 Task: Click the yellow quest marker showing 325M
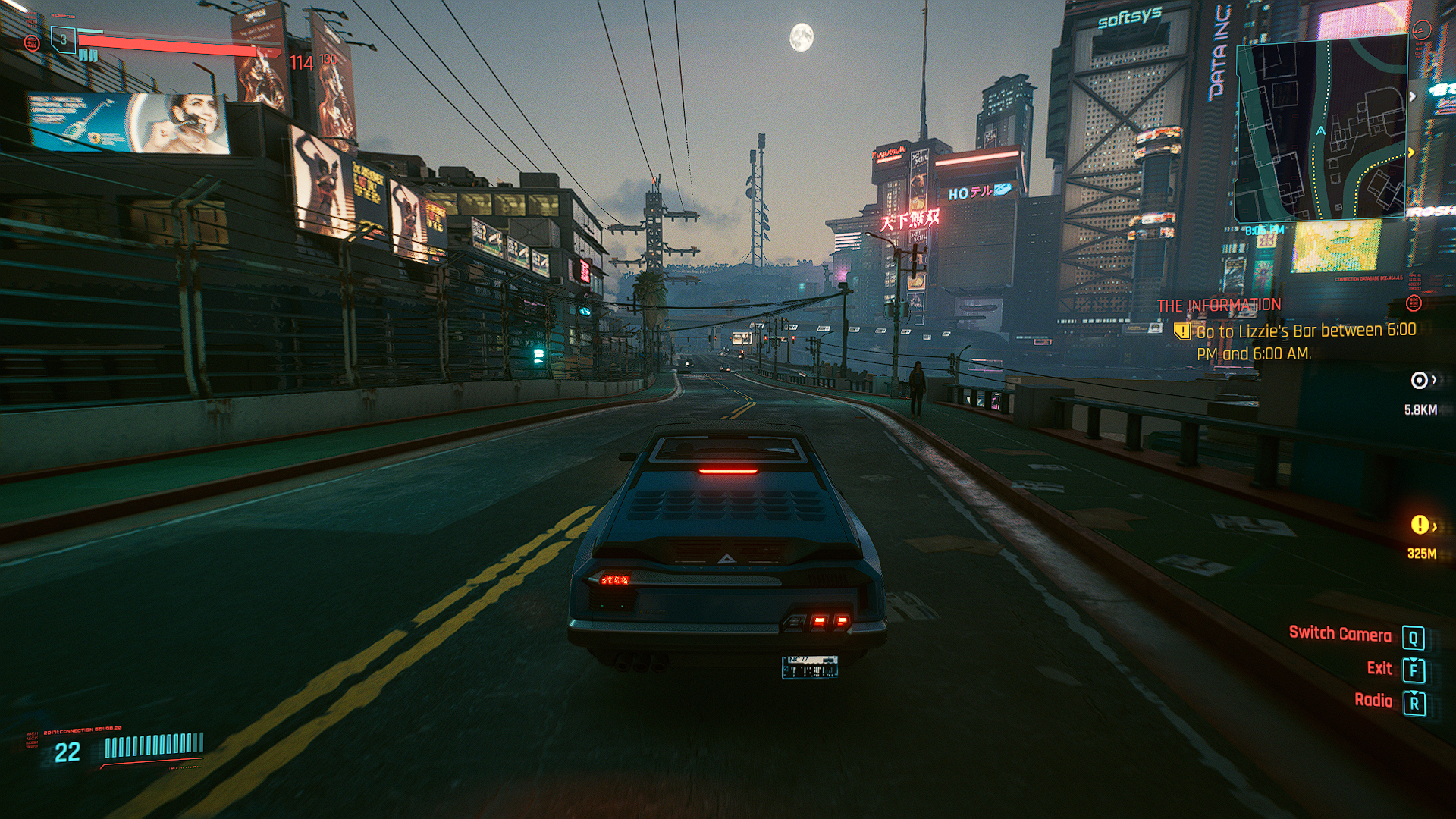1420,525
